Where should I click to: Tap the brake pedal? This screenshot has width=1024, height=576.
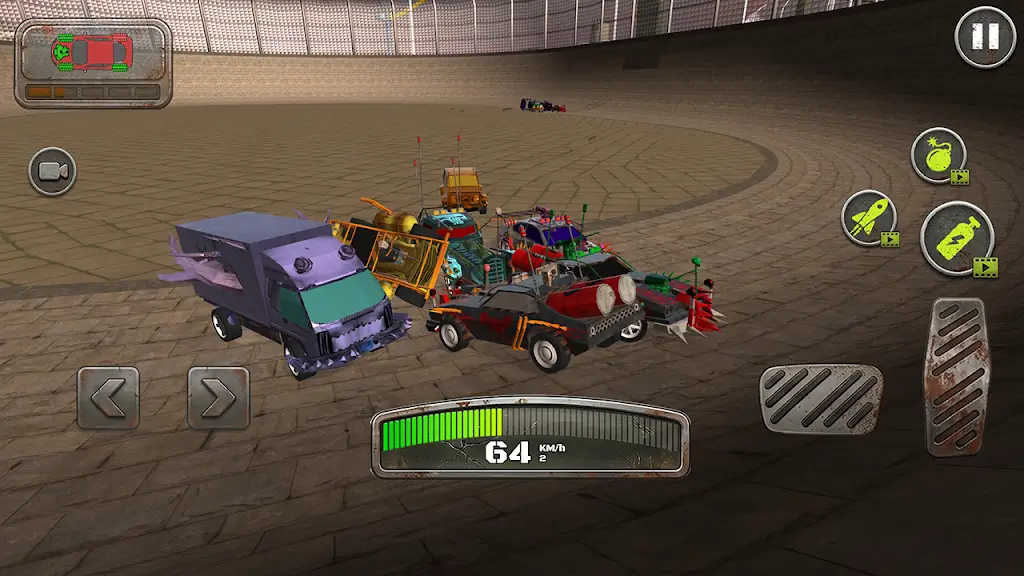tap(820, 398)
